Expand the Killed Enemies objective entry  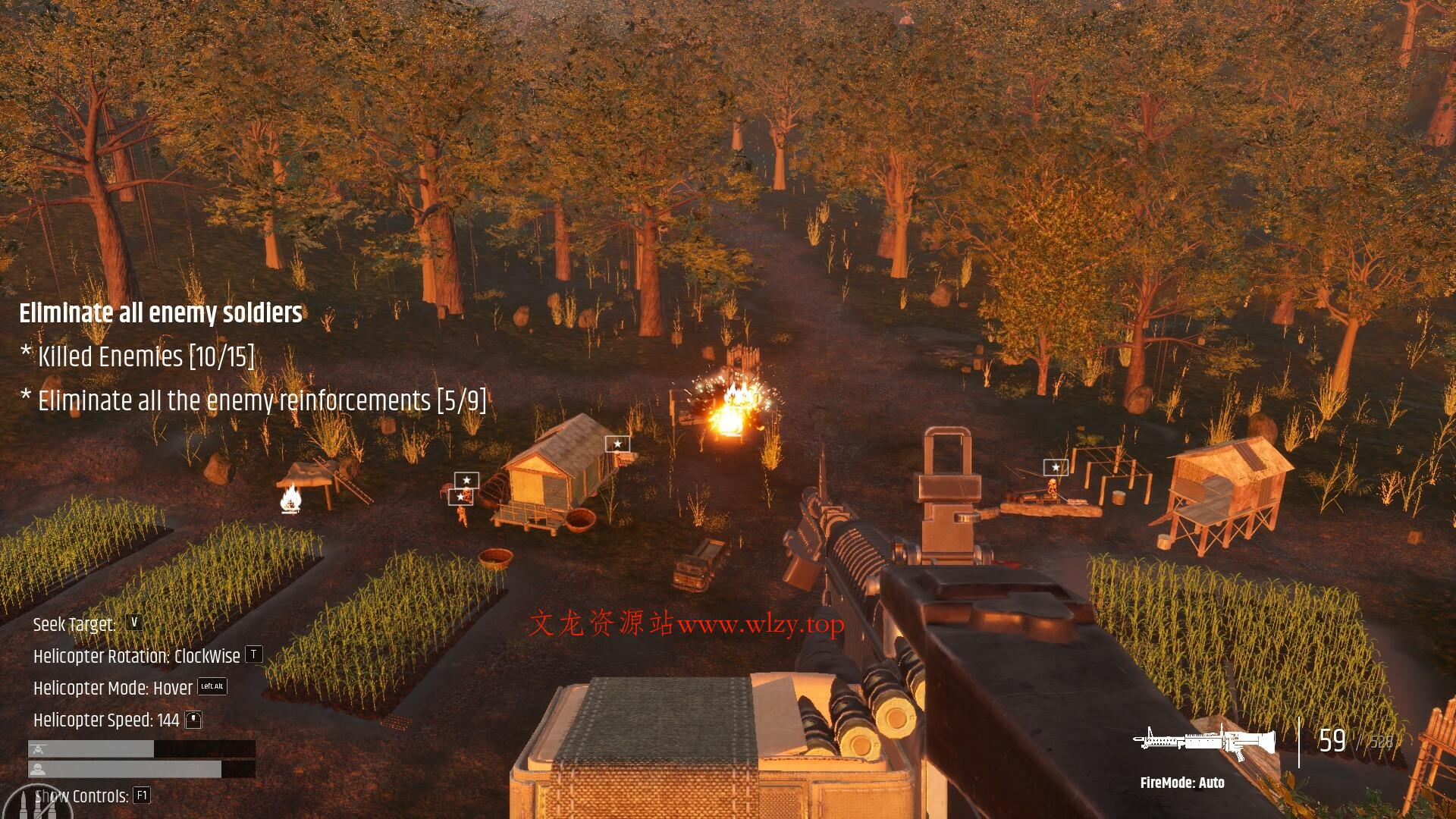(137, 356)
